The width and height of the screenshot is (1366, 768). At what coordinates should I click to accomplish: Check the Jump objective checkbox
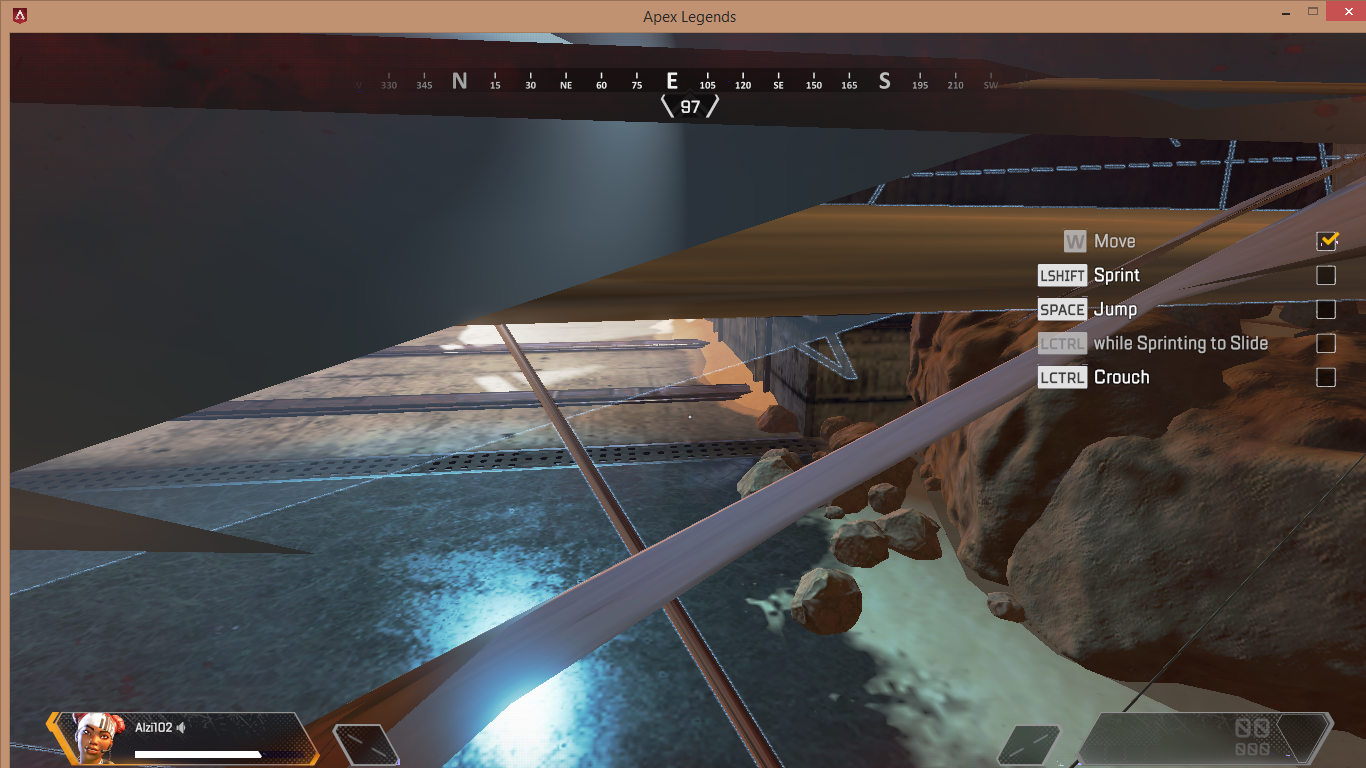pos(1327,309)
